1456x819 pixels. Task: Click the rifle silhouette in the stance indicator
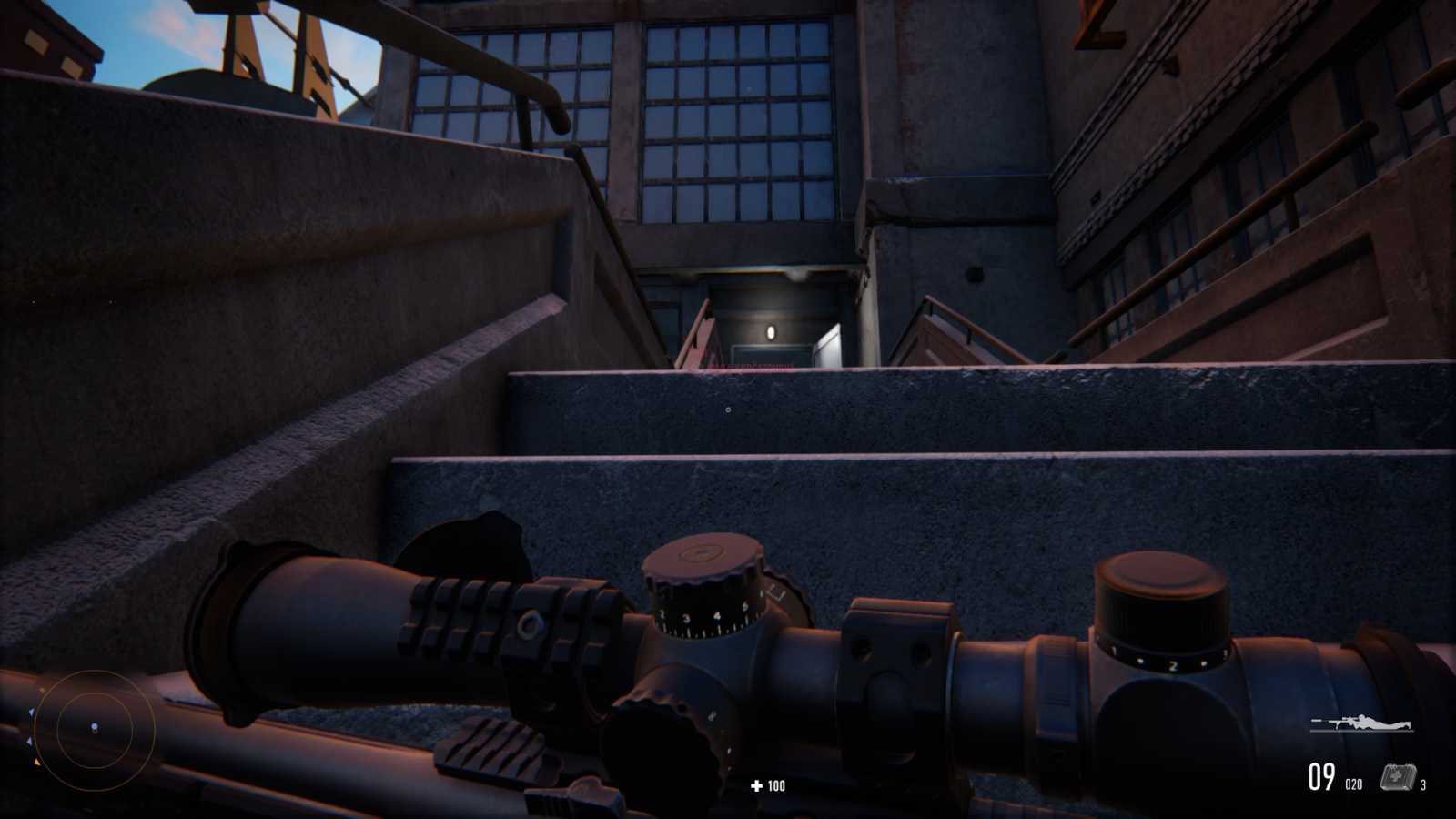(1333, 722)
